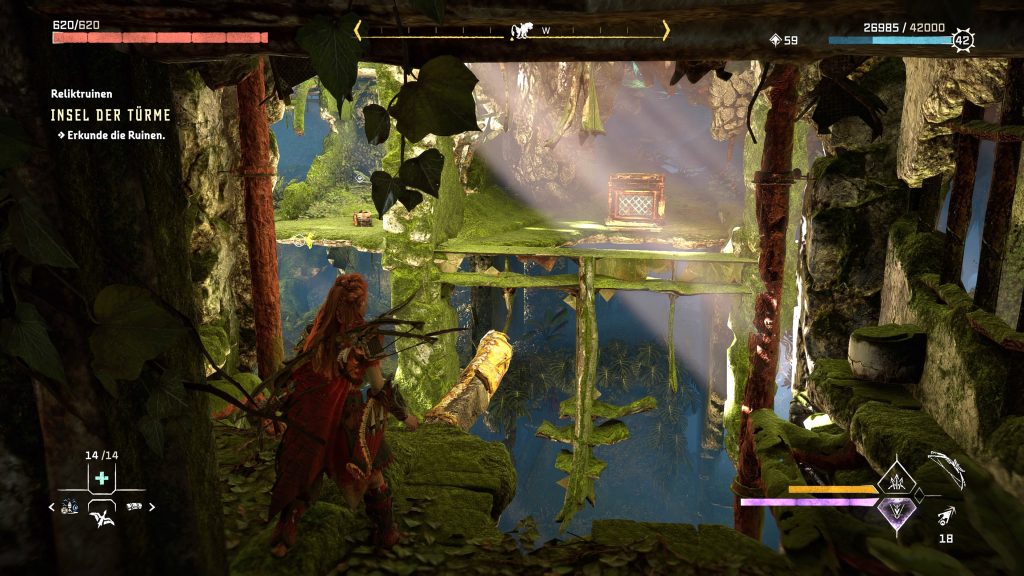Choose the potions tool icon
The height and width of the screenshot is (576, 1024).
point(69,507)
